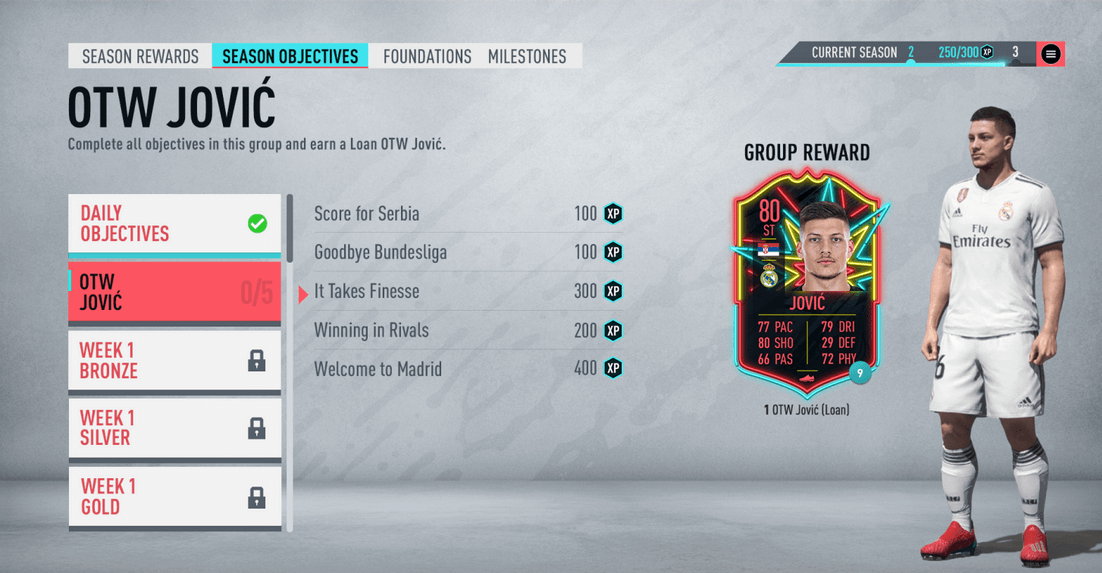This screenshot has height=573, width=1102.
Task: View the OTW Jović group reward card
Action: tap(806, 284)
